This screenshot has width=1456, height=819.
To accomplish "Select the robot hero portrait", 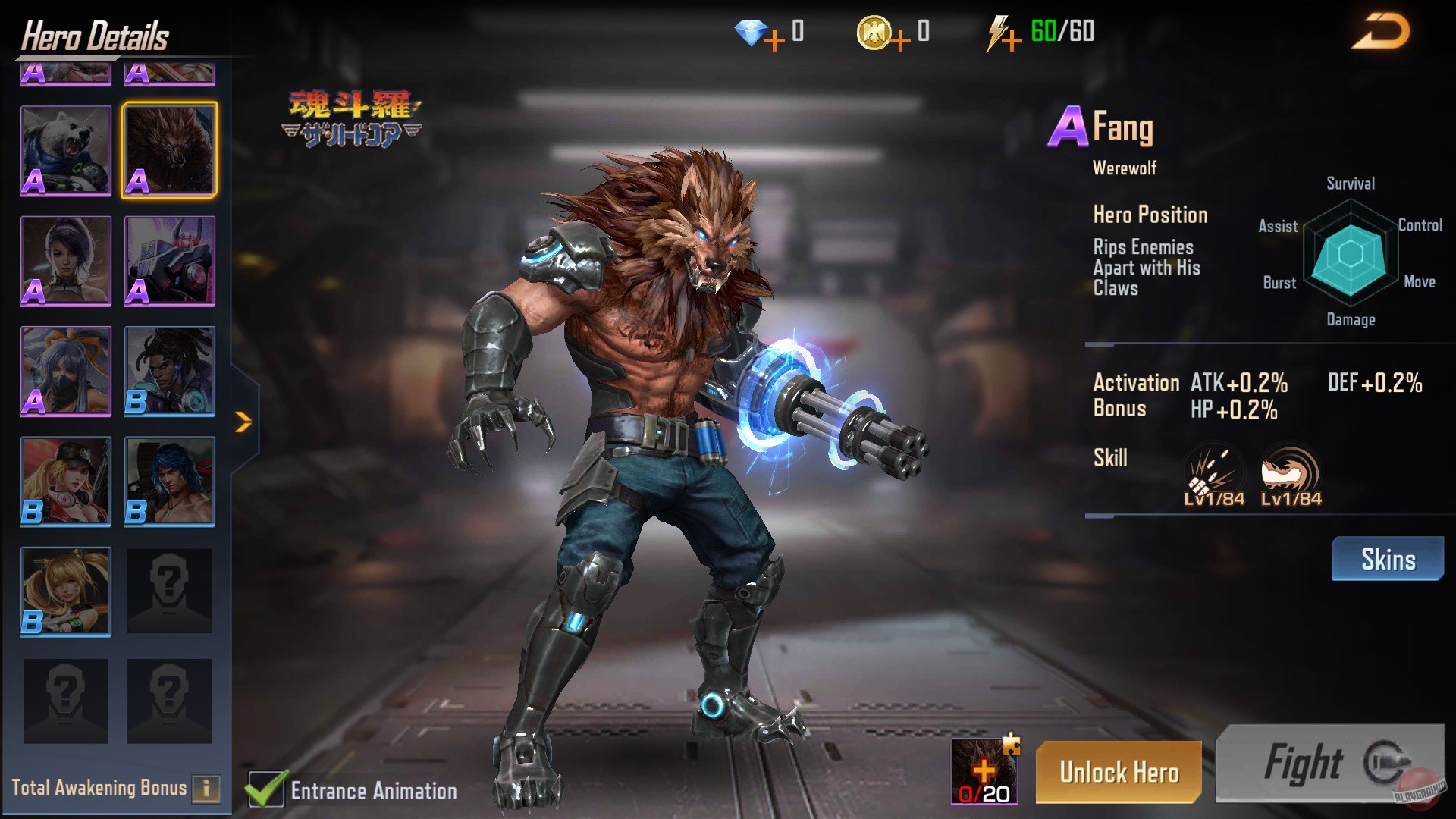I will [x=168, y=260].
